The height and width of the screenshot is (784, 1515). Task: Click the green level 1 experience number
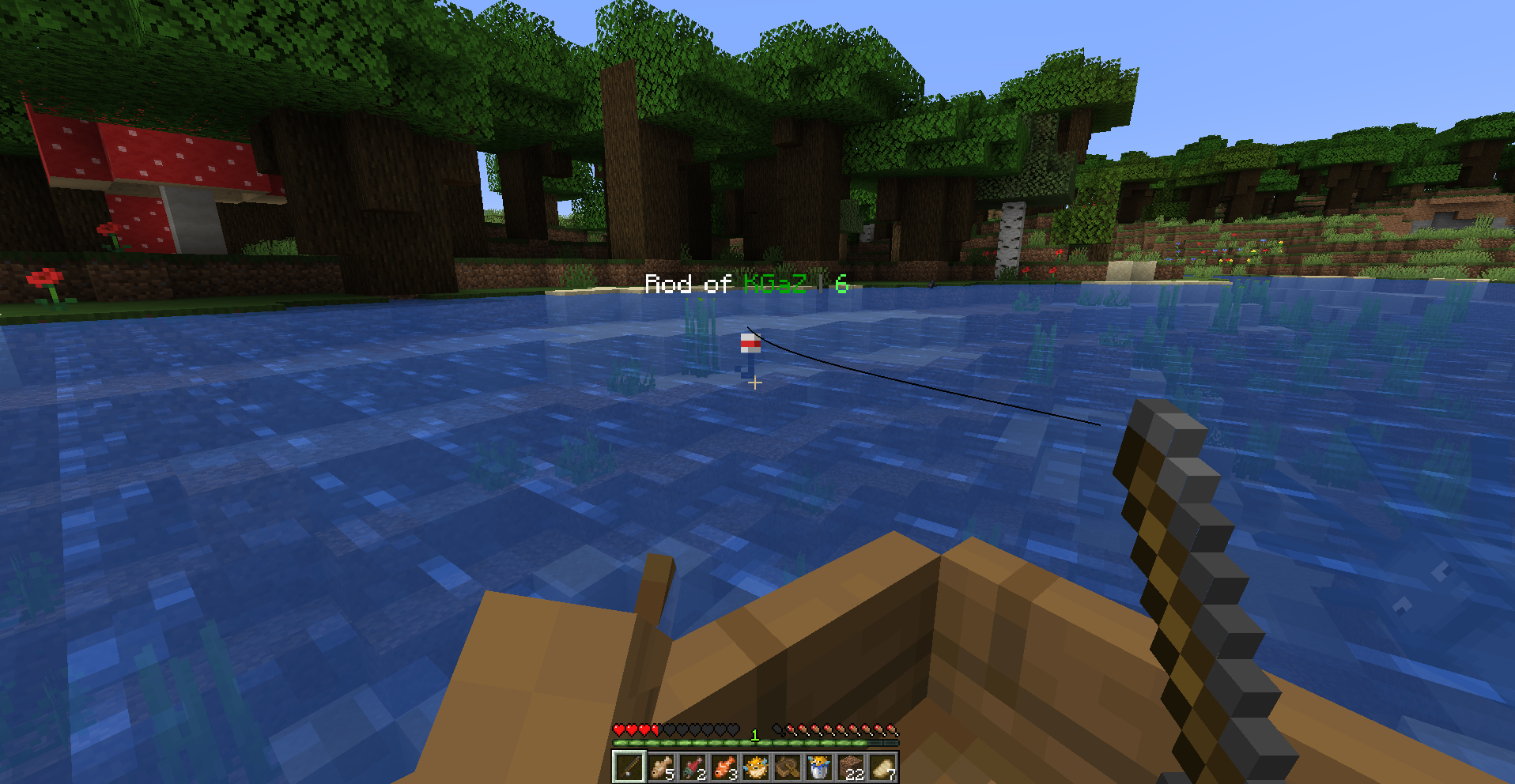coord(754,735)
